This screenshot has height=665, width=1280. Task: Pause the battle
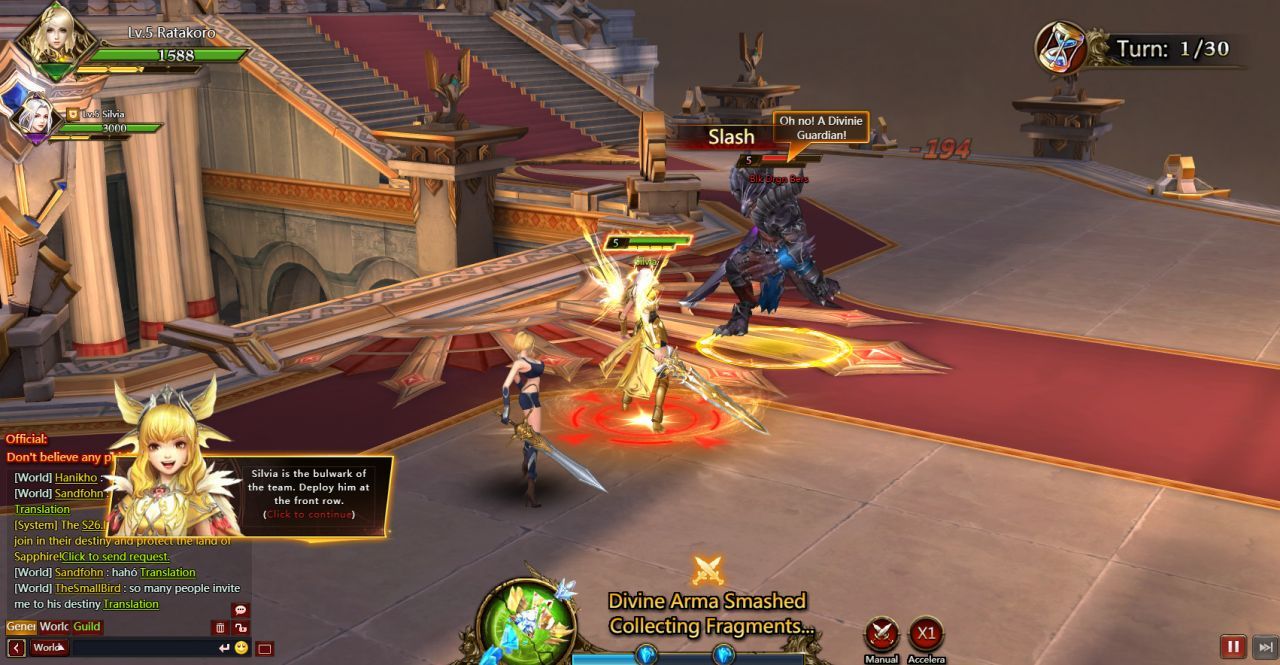(x=1233, y=647)
